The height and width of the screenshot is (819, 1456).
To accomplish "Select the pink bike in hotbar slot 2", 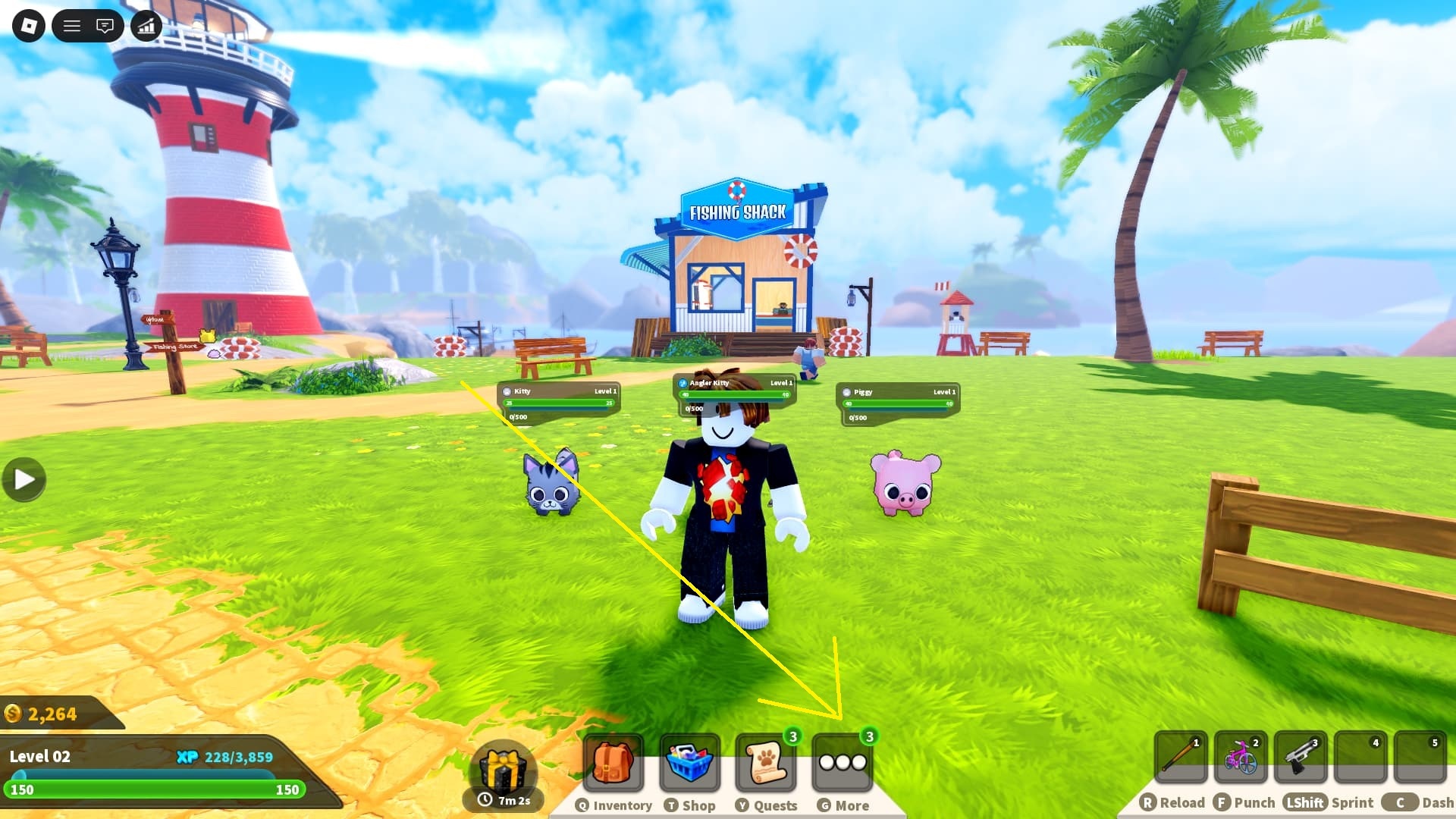I will 1241,758.
